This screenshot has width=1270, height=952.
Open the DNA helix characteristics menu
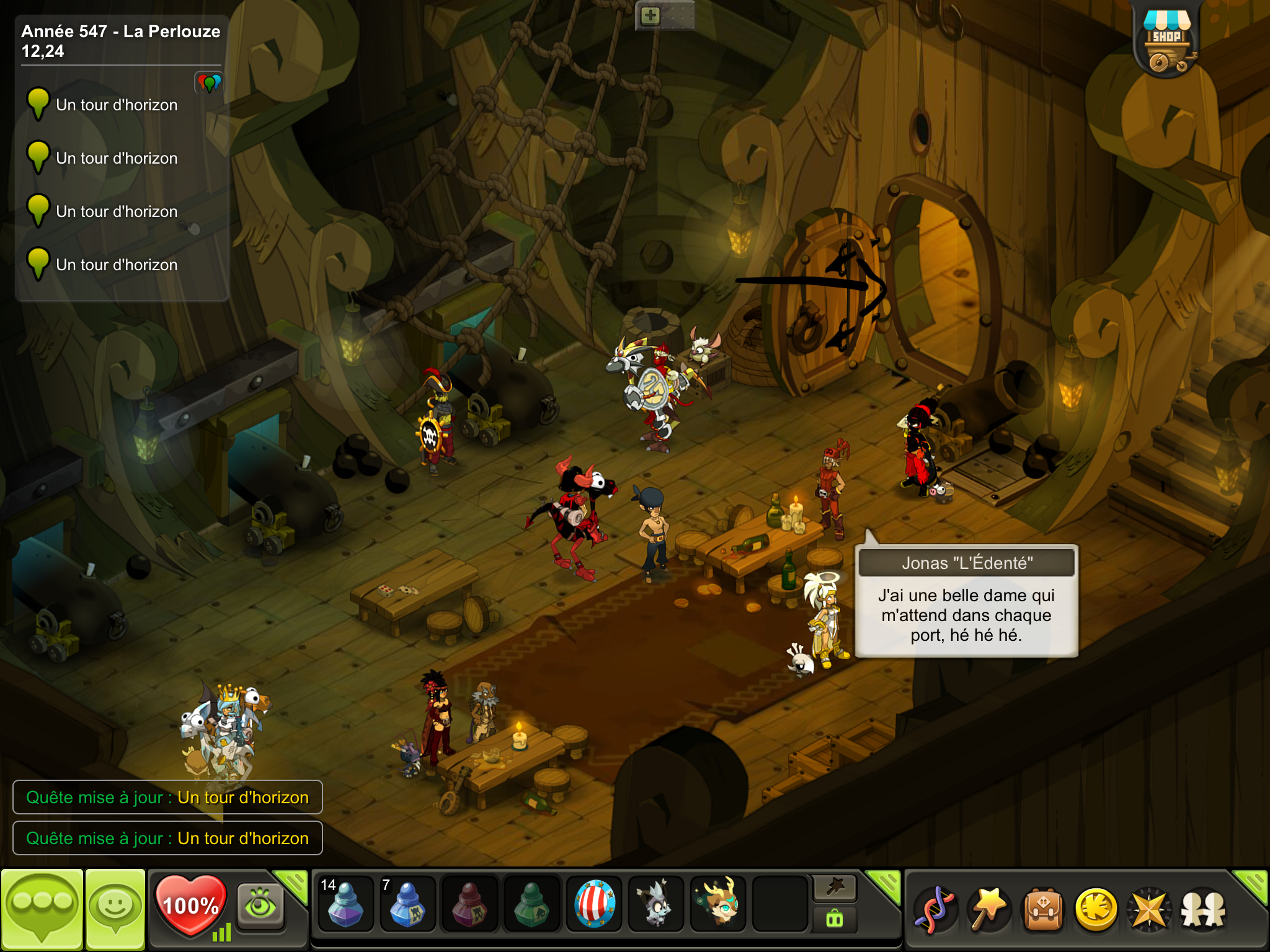(936, 910)
